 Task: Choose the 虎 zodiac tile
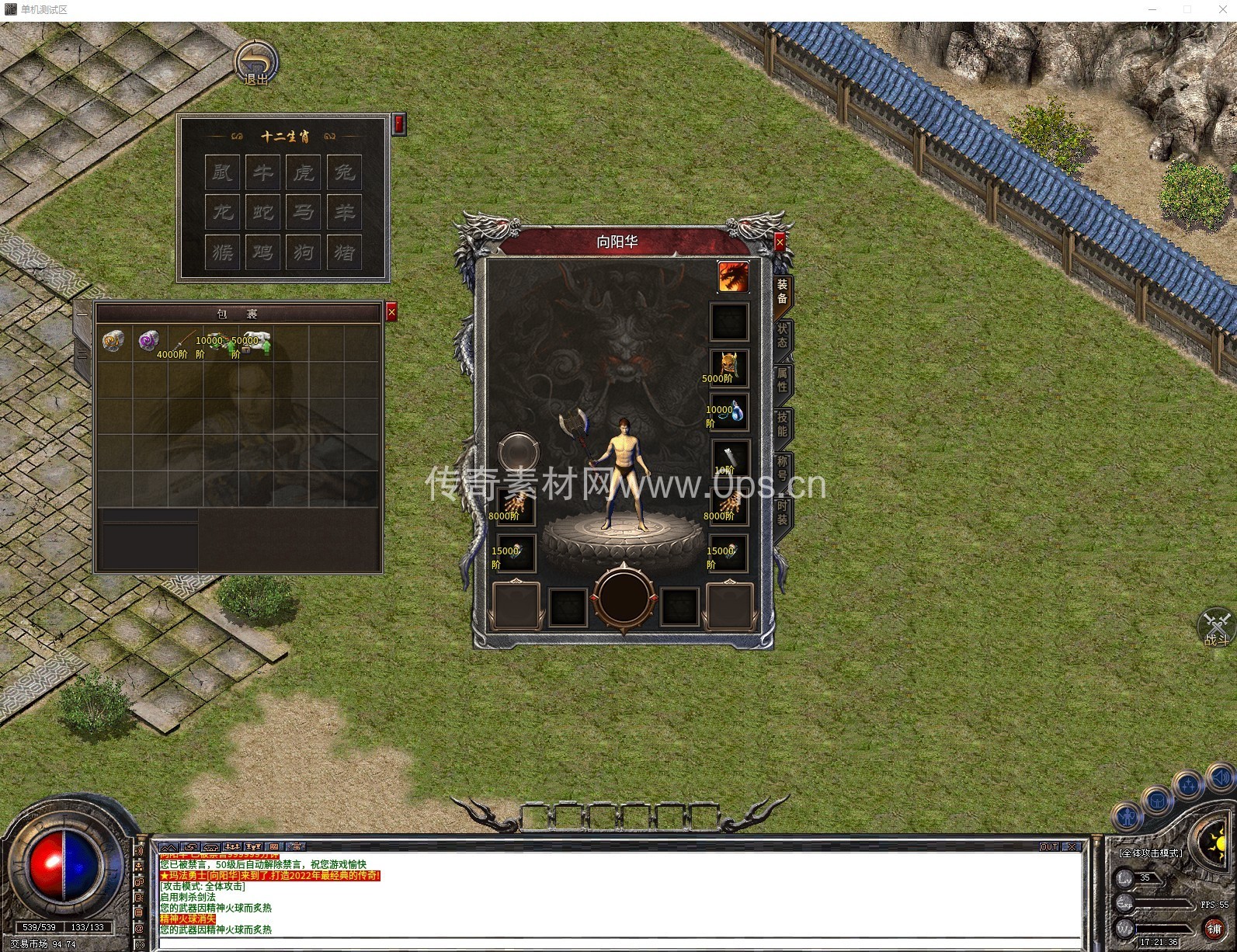point(304,172)
